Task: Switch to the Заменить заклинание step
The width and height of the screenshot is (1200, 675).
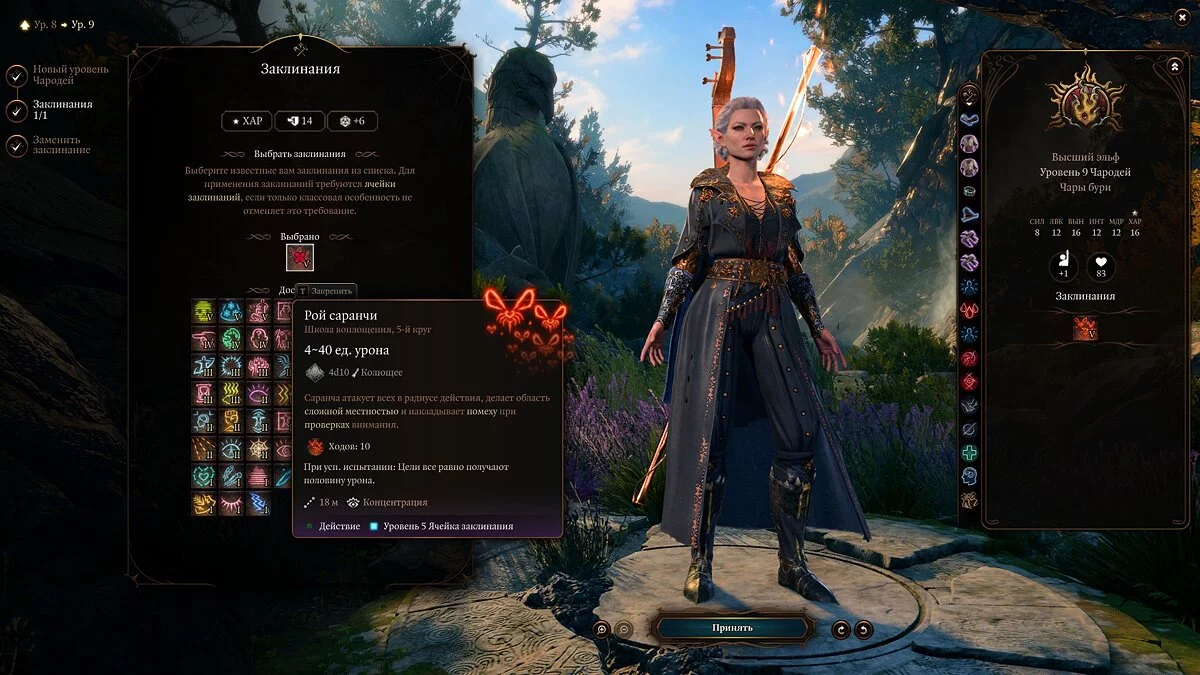Action: (17, 145)
